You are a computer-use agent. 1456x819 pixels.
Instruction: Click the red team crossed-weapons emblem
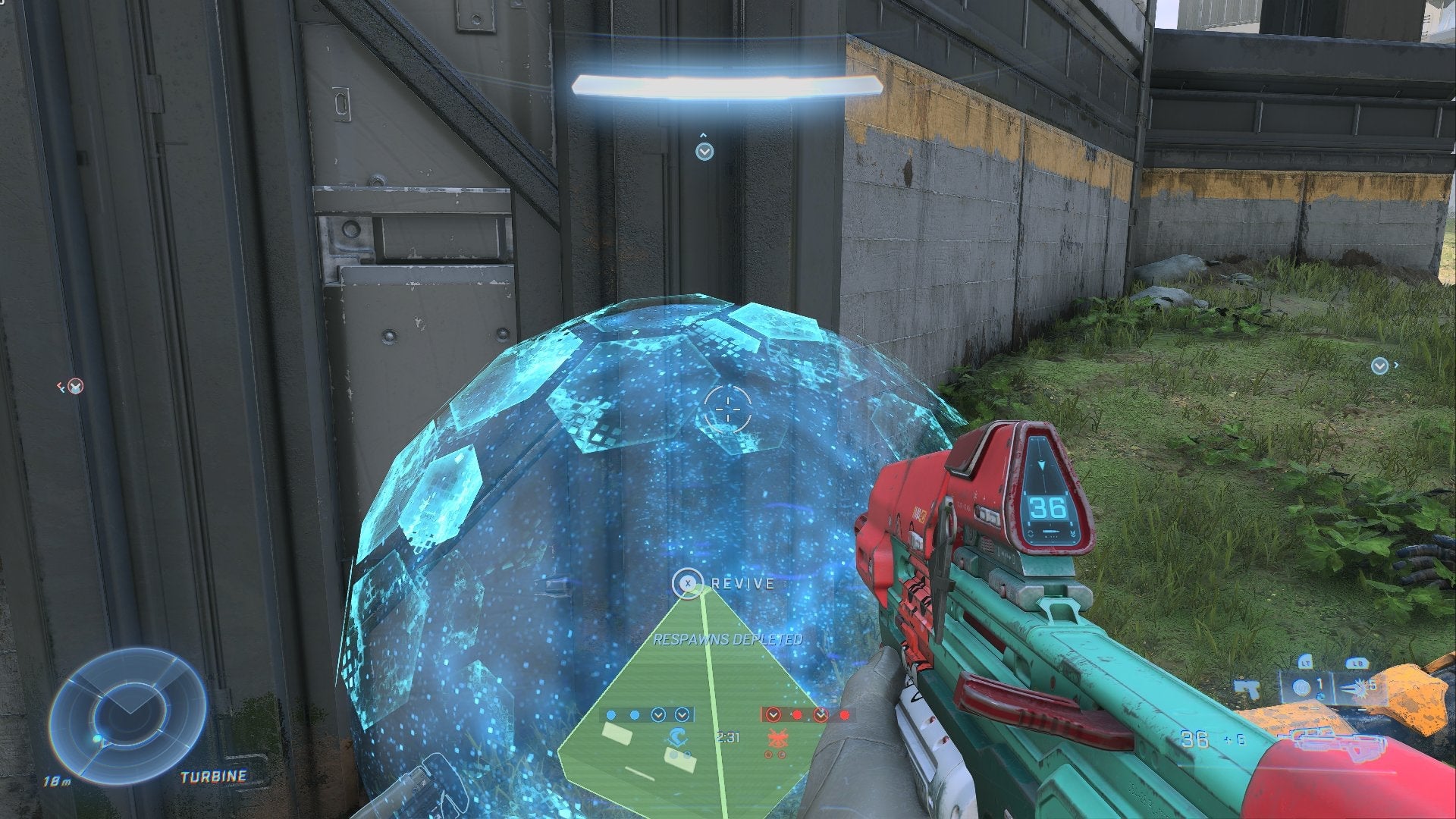778,738
